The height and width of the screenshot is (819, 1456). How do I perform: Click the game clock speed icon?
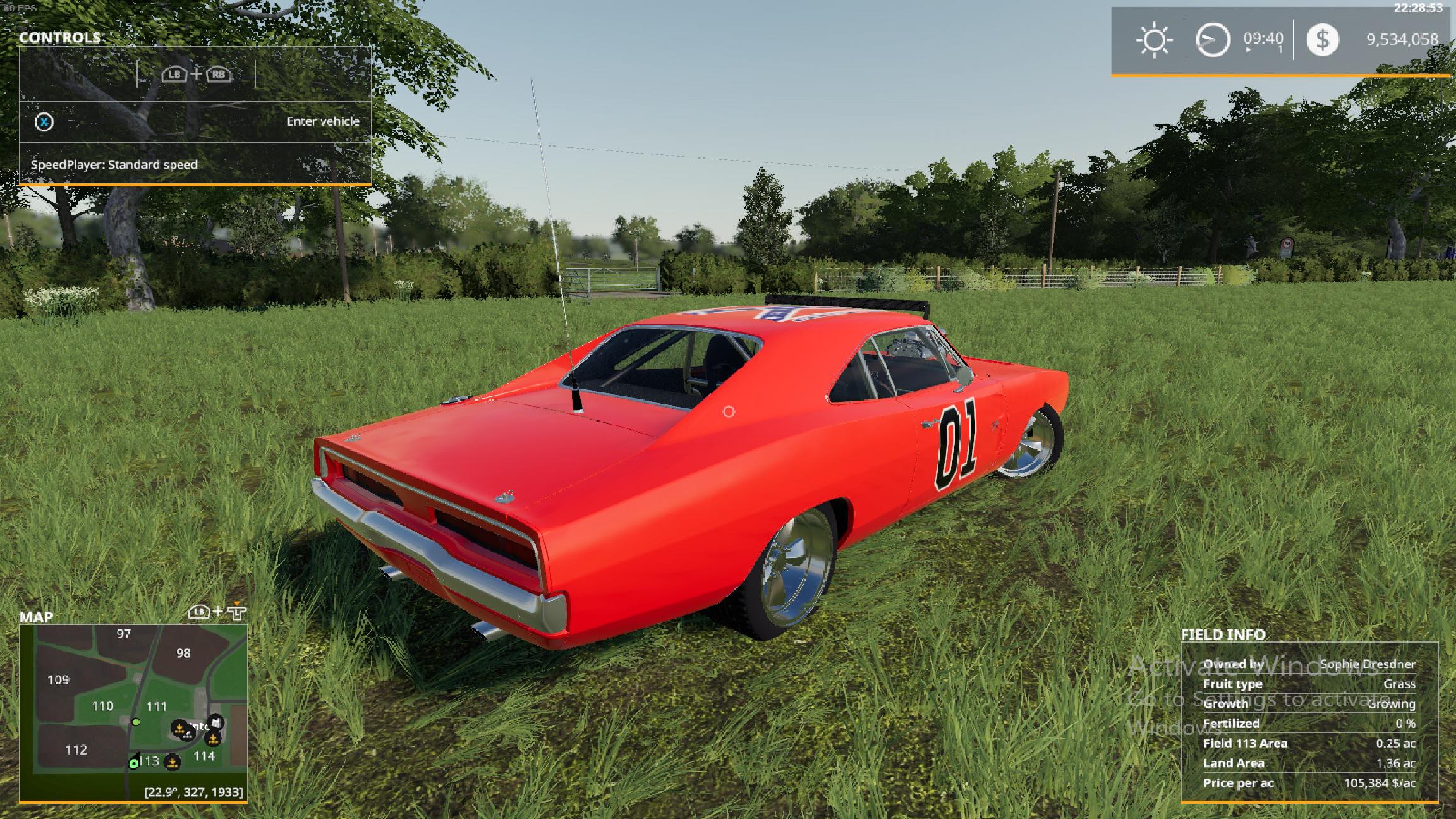tap(1212, 40)
